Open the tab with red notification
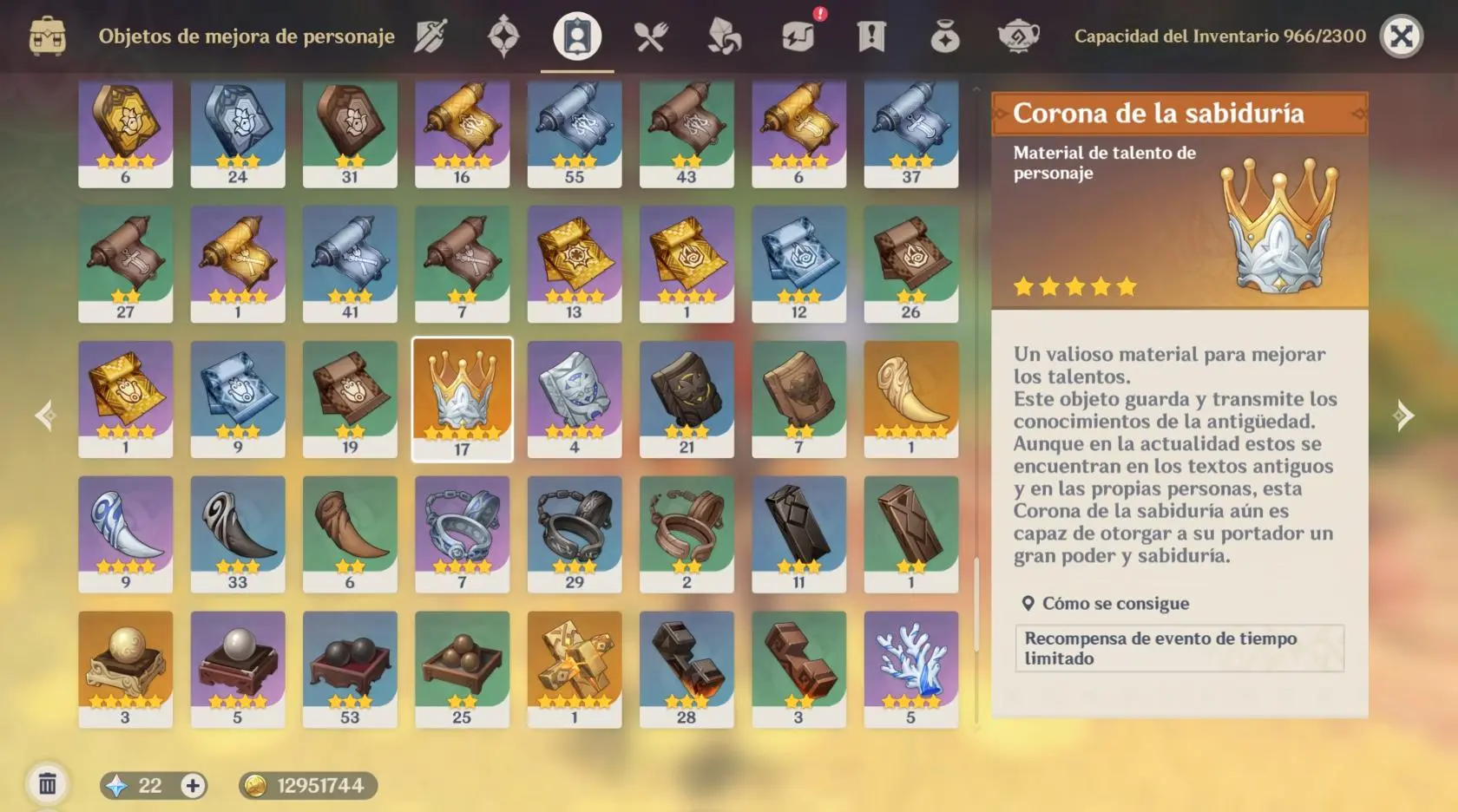Viewport: 1458px width, 812px height. [x=798, y=36]
